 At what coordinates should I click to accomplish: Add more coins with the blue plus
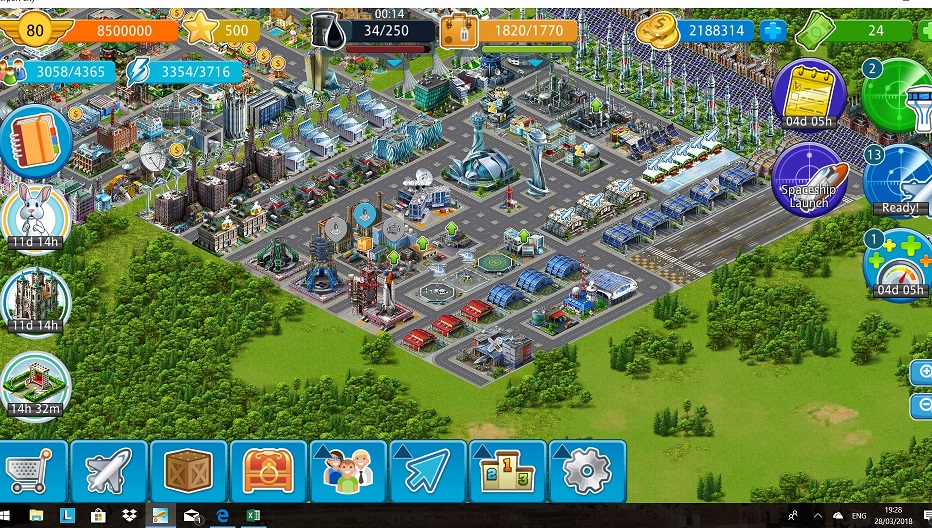(x=773, y=31)
